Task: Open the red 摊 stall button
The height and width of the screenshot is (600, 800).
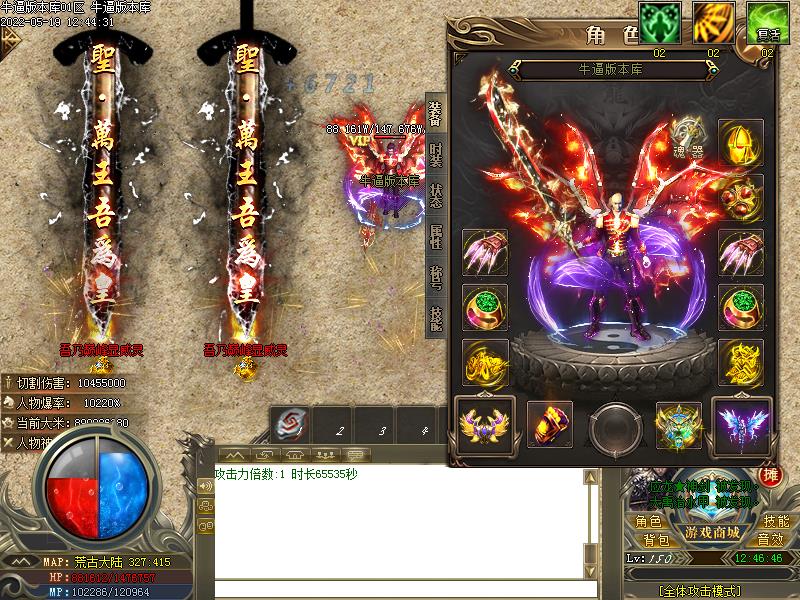Action: tap(771, 476)
